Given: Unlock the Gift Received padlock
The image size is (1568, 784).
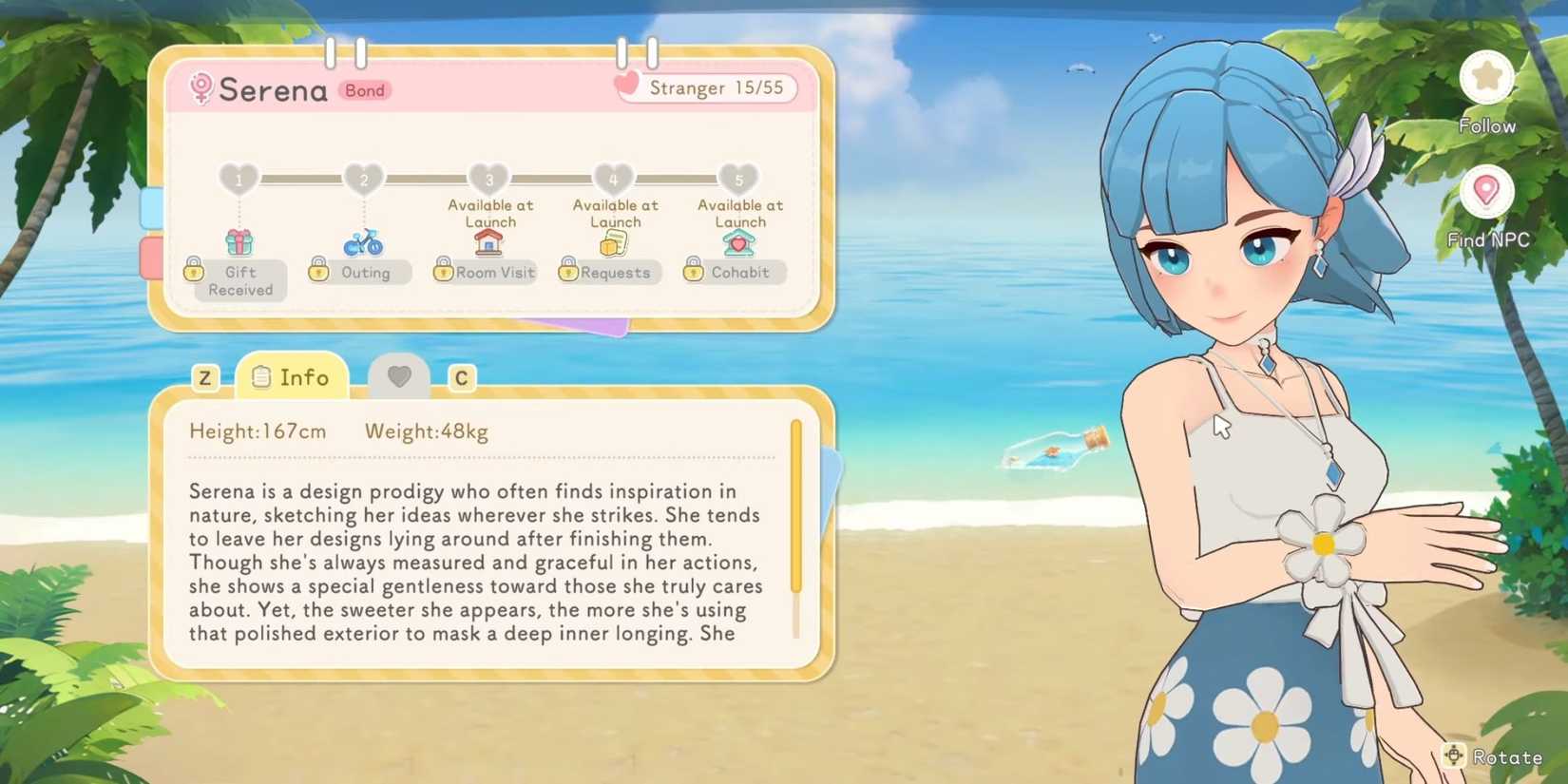Looking at the screenshot, I should point(195,272).
